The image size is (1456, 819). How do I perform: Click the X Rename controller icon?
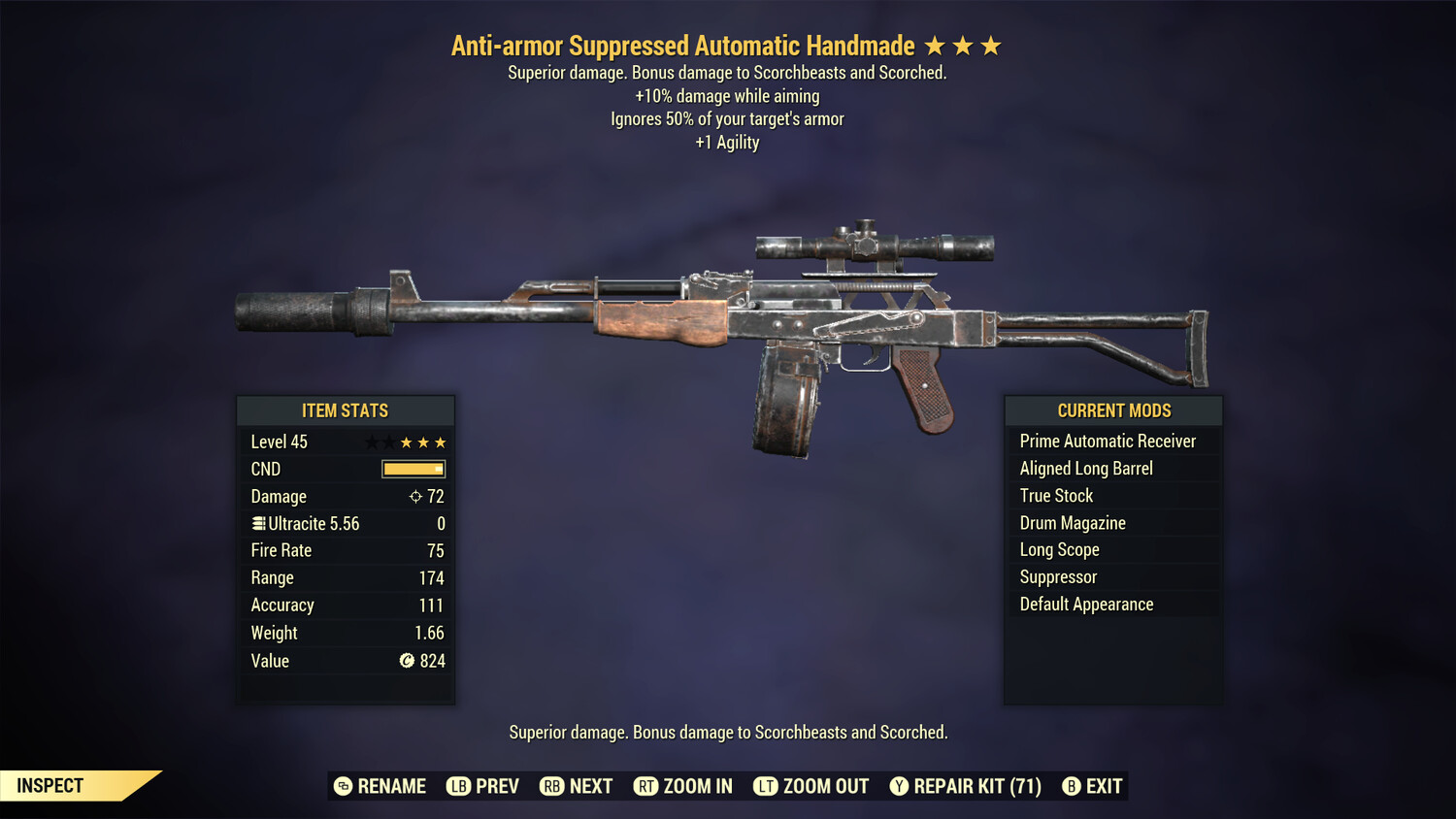click(x=342, y=786)
